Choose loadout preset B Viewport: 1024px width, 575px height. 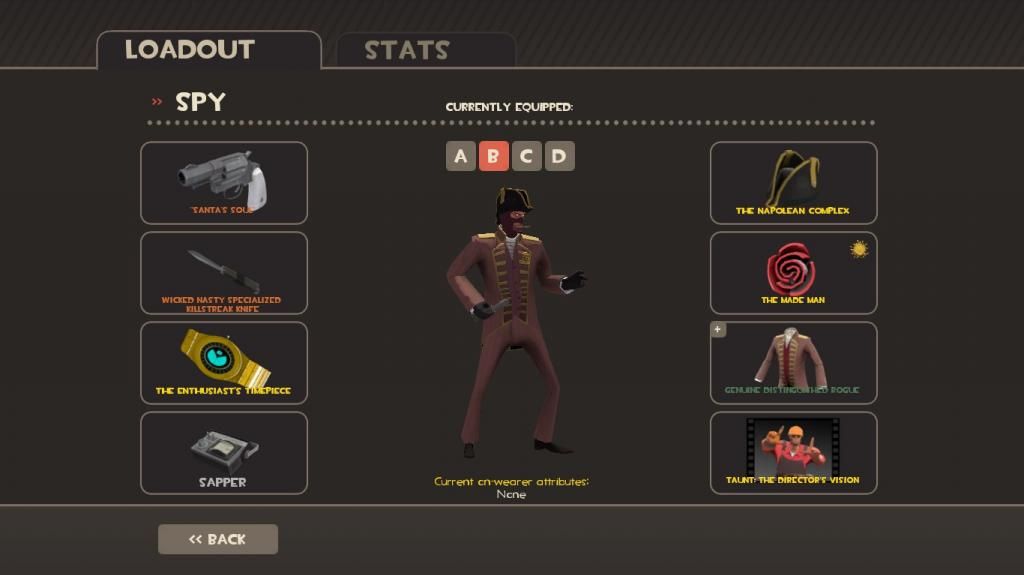point(493,156)
